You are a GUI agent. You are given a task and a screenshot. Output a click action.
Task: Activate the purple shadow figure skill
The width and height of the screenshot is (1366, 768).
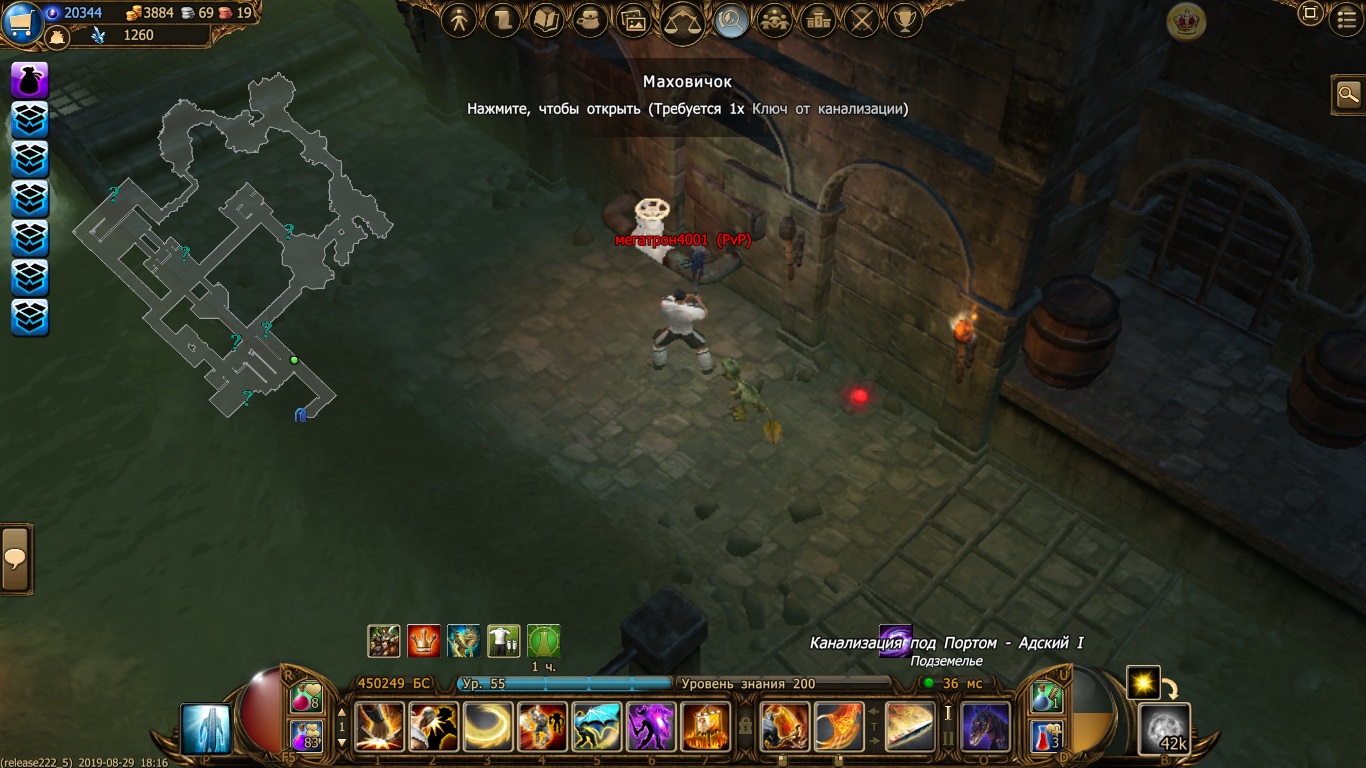click(650, 727)
